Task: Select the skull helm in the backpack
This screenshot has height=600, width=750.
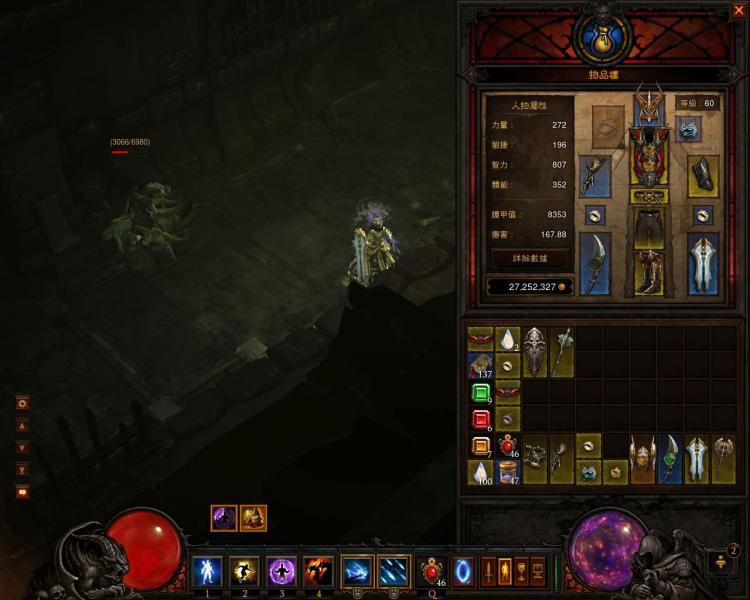Action: [535, 352]
